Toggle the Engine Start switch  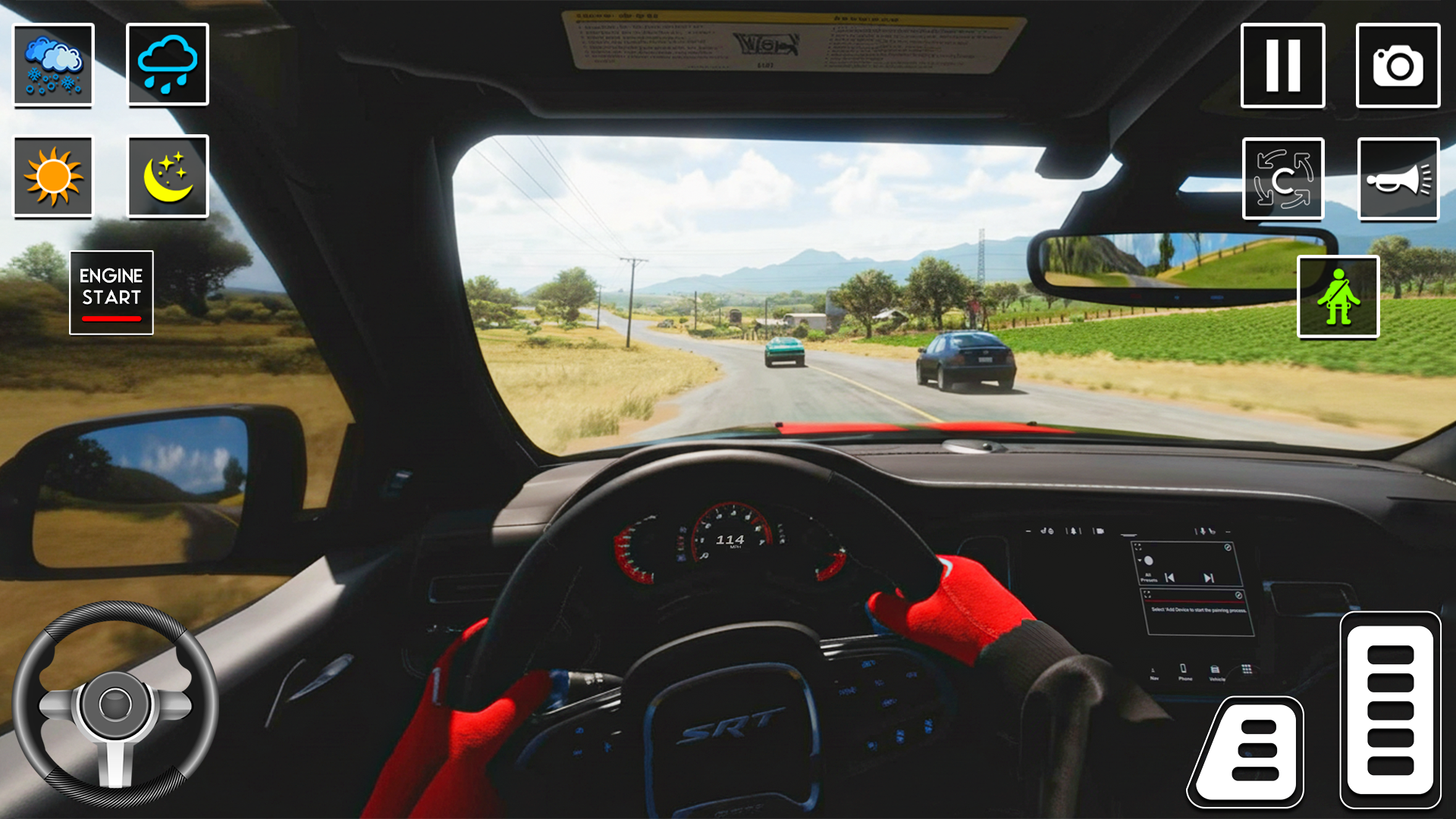(x=111, y=292)
